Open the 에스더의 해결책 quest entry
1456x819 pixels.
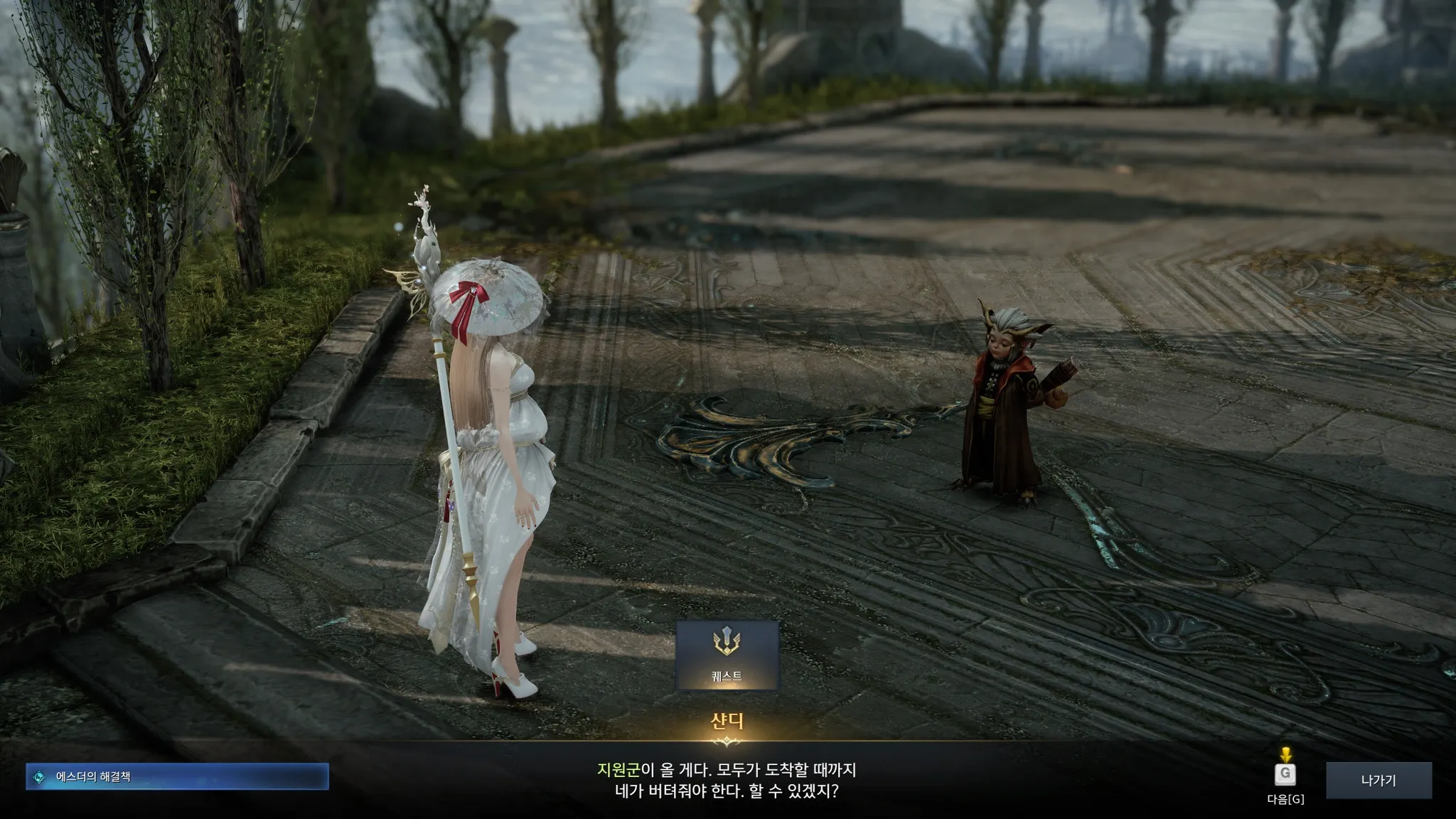(x=177, y=777)
